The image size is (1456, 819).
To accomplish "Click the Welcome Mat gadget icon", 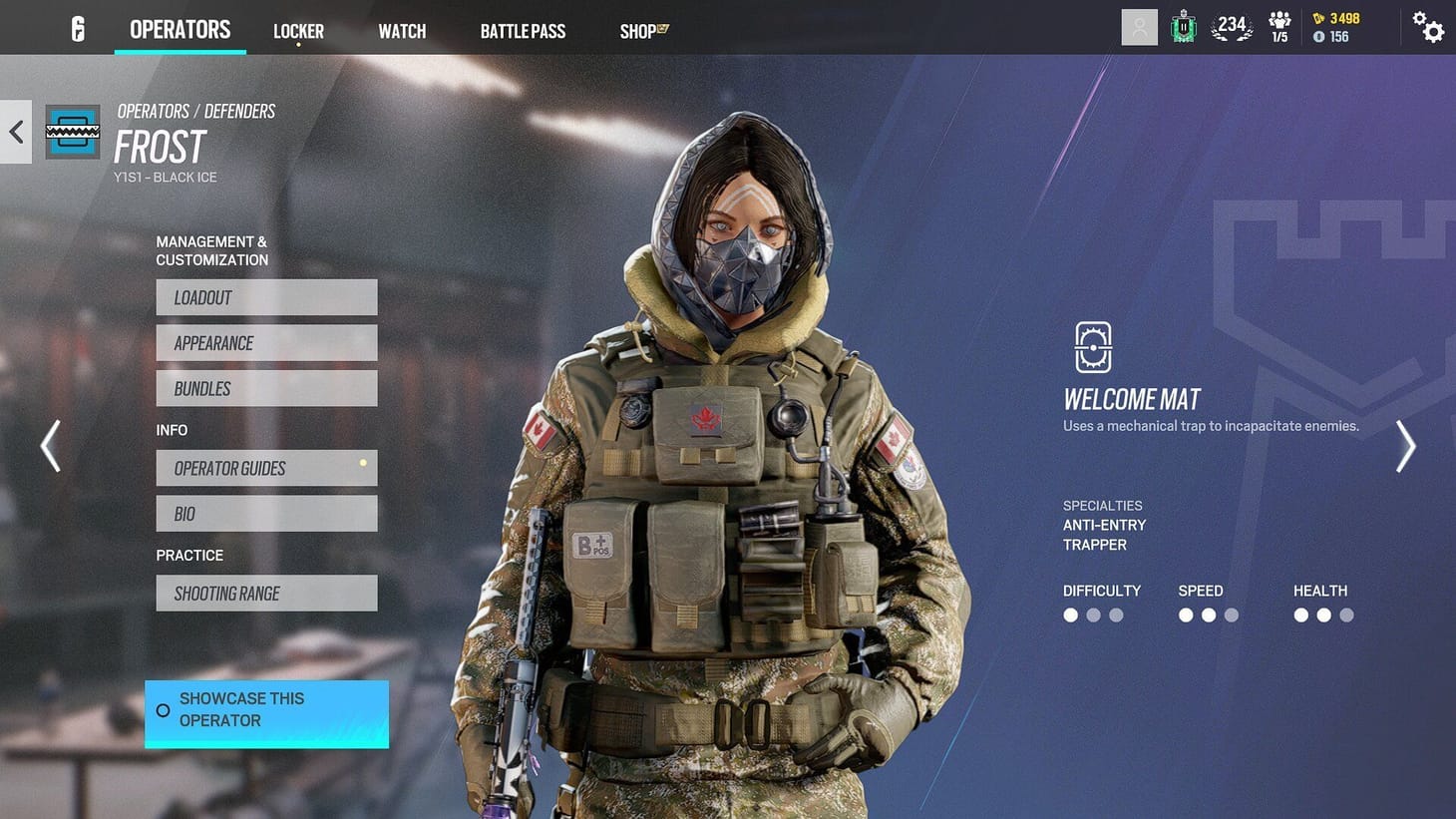I will [1093, 347].
